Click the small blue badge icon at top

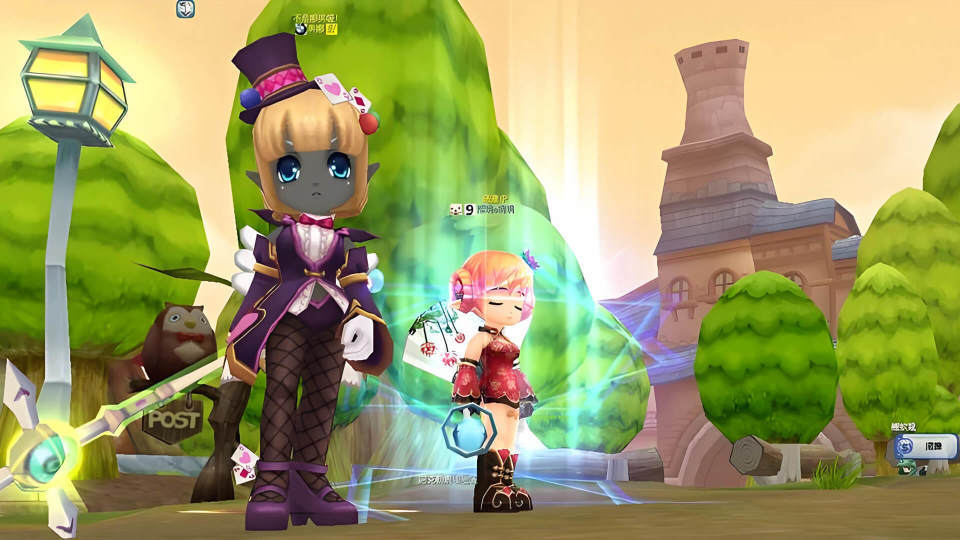tap(185, 9)
